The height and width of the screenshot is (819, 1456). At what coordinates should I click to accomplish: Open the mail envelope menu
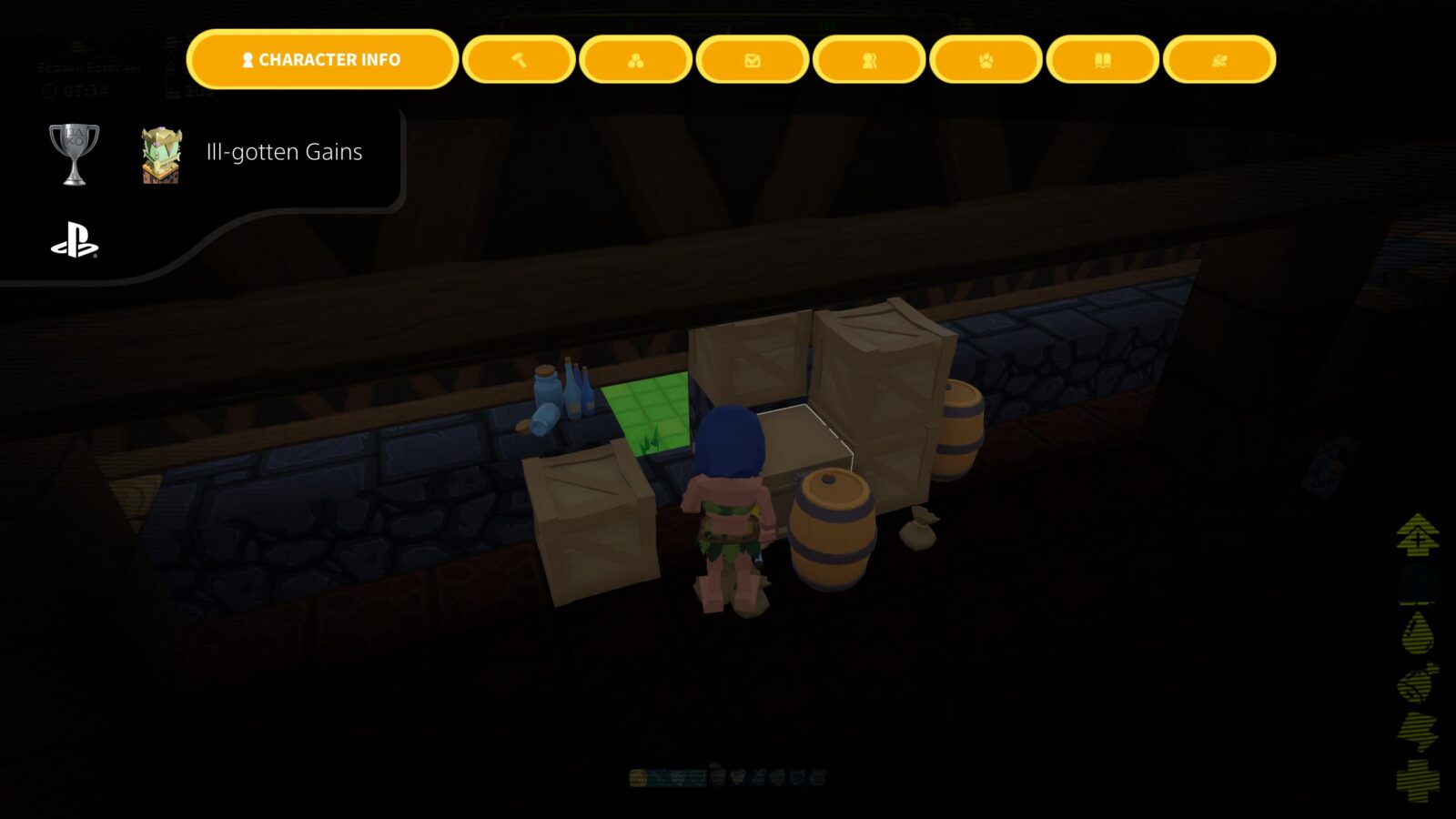click(751, 60)
